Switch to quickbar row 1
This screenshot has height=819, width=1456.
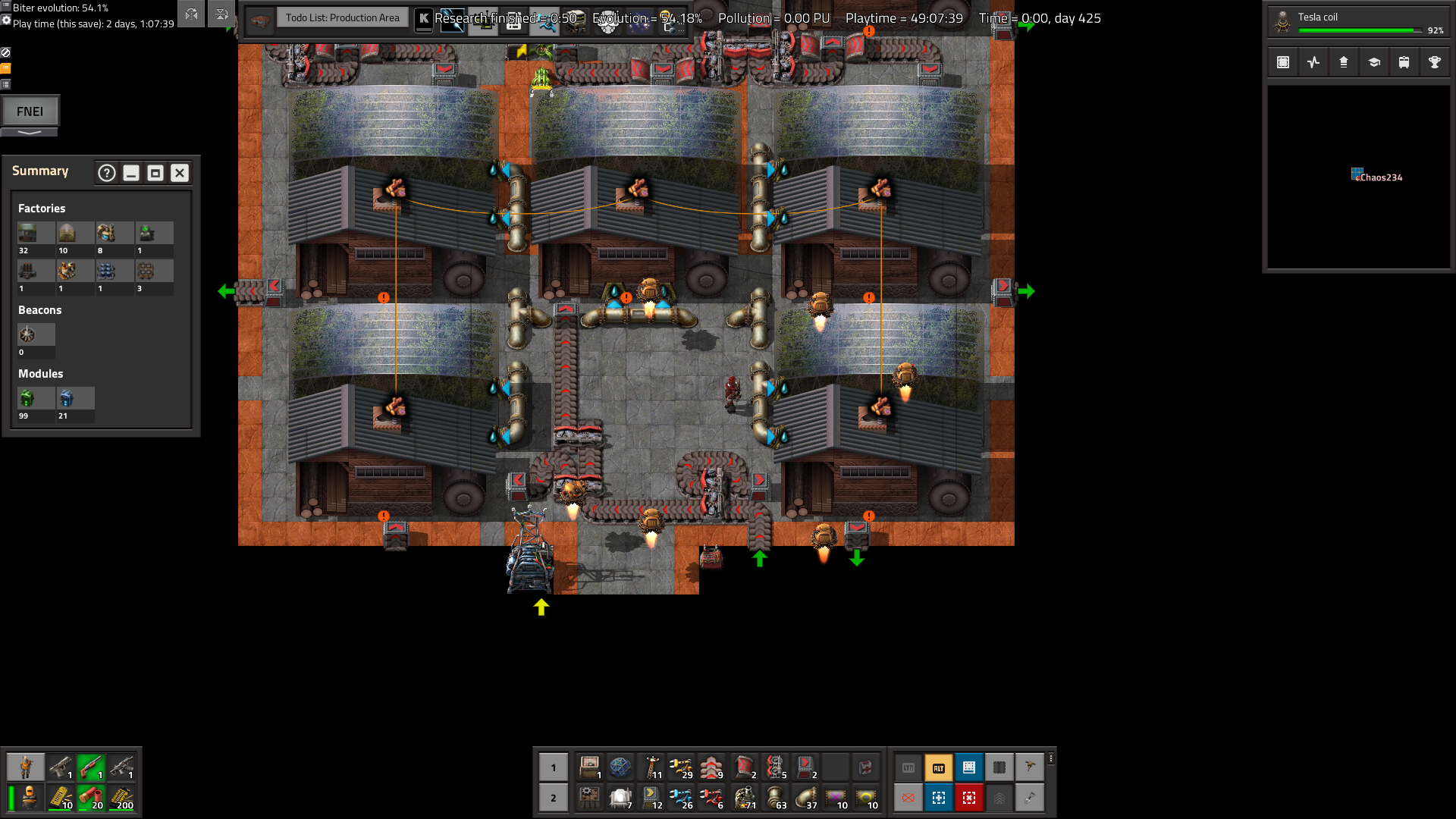tap(554, 767)
